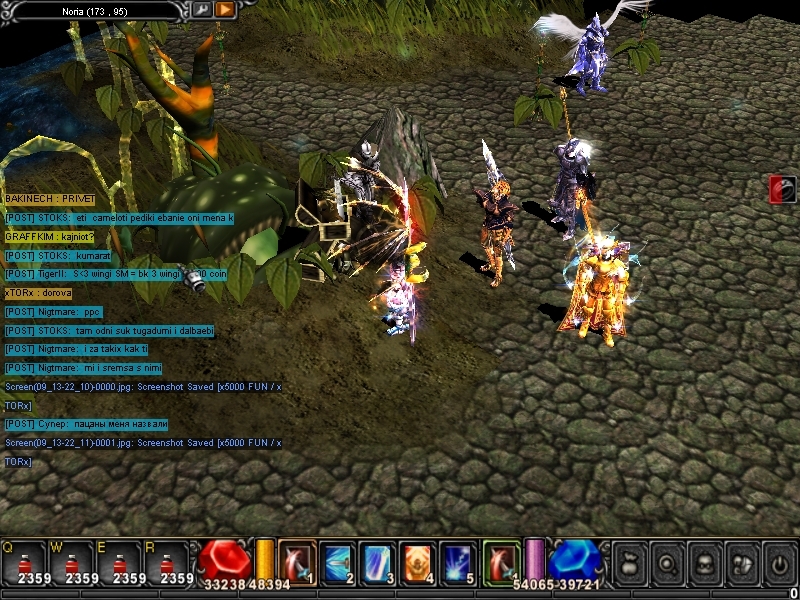Image resolution: width=800 pixels, height=600 pixels.
Task: Click the magnifying glass menu button
Action: tap(667, 564)
